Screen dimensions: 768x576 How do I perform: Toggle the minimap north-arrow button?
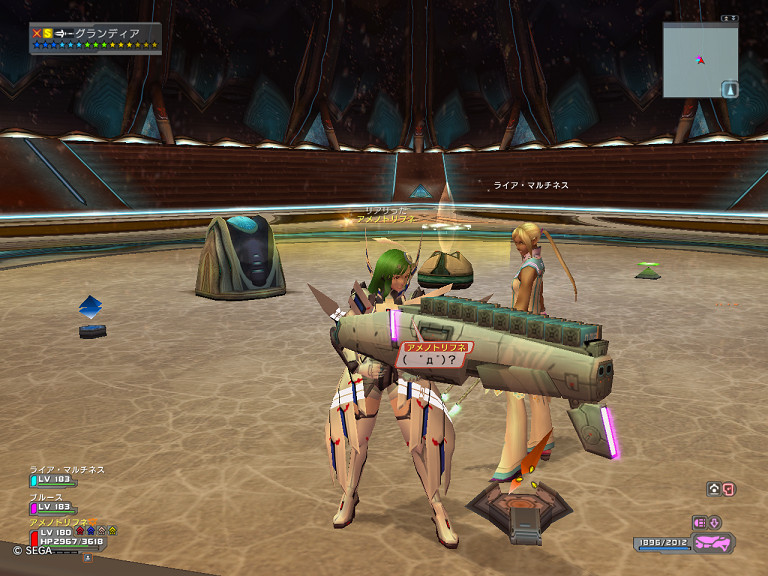click(x=730, y=90)
